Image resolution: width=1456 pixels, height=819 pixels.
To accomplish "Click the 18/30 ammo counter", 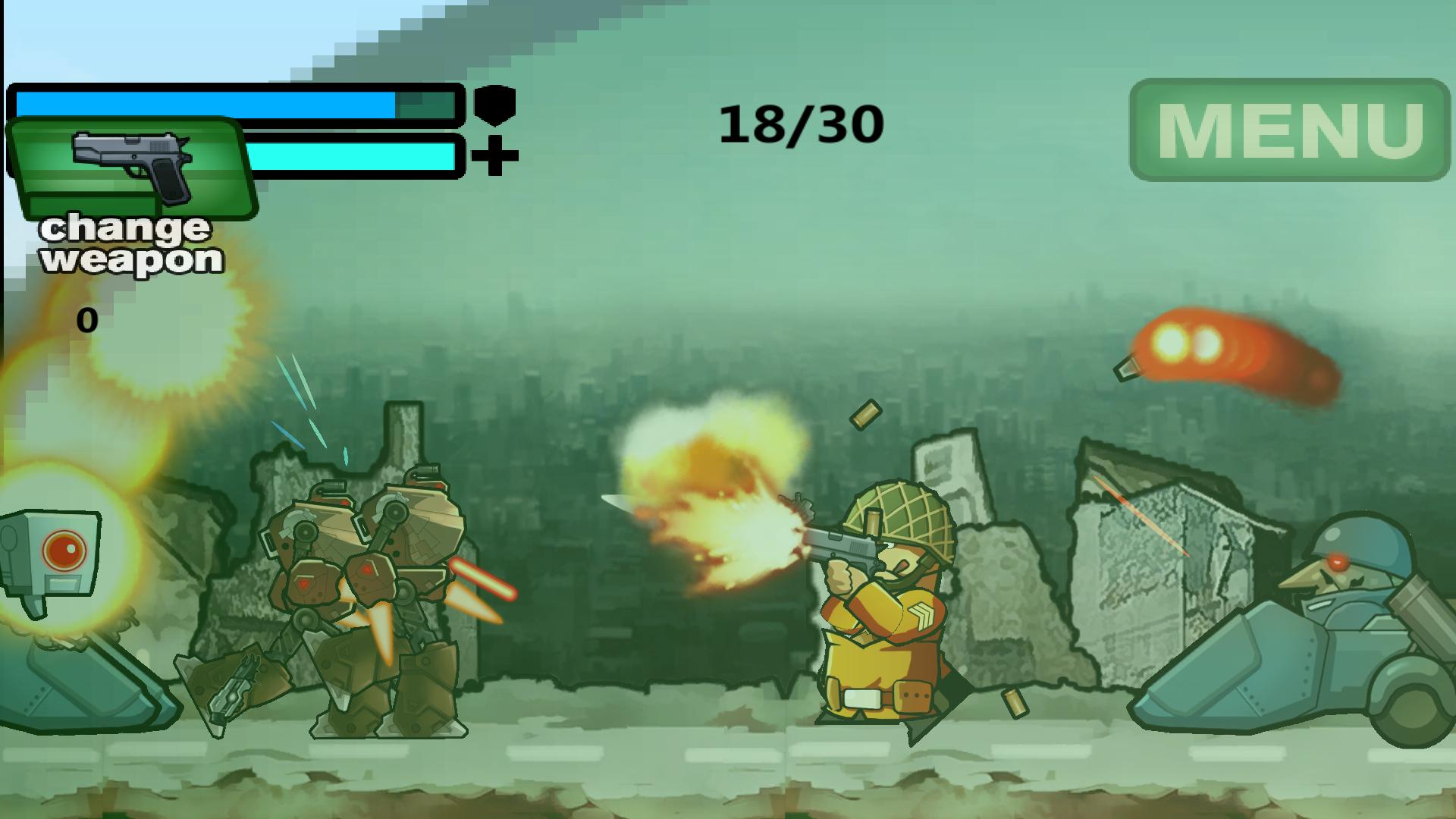I will [x=800, y=121].
